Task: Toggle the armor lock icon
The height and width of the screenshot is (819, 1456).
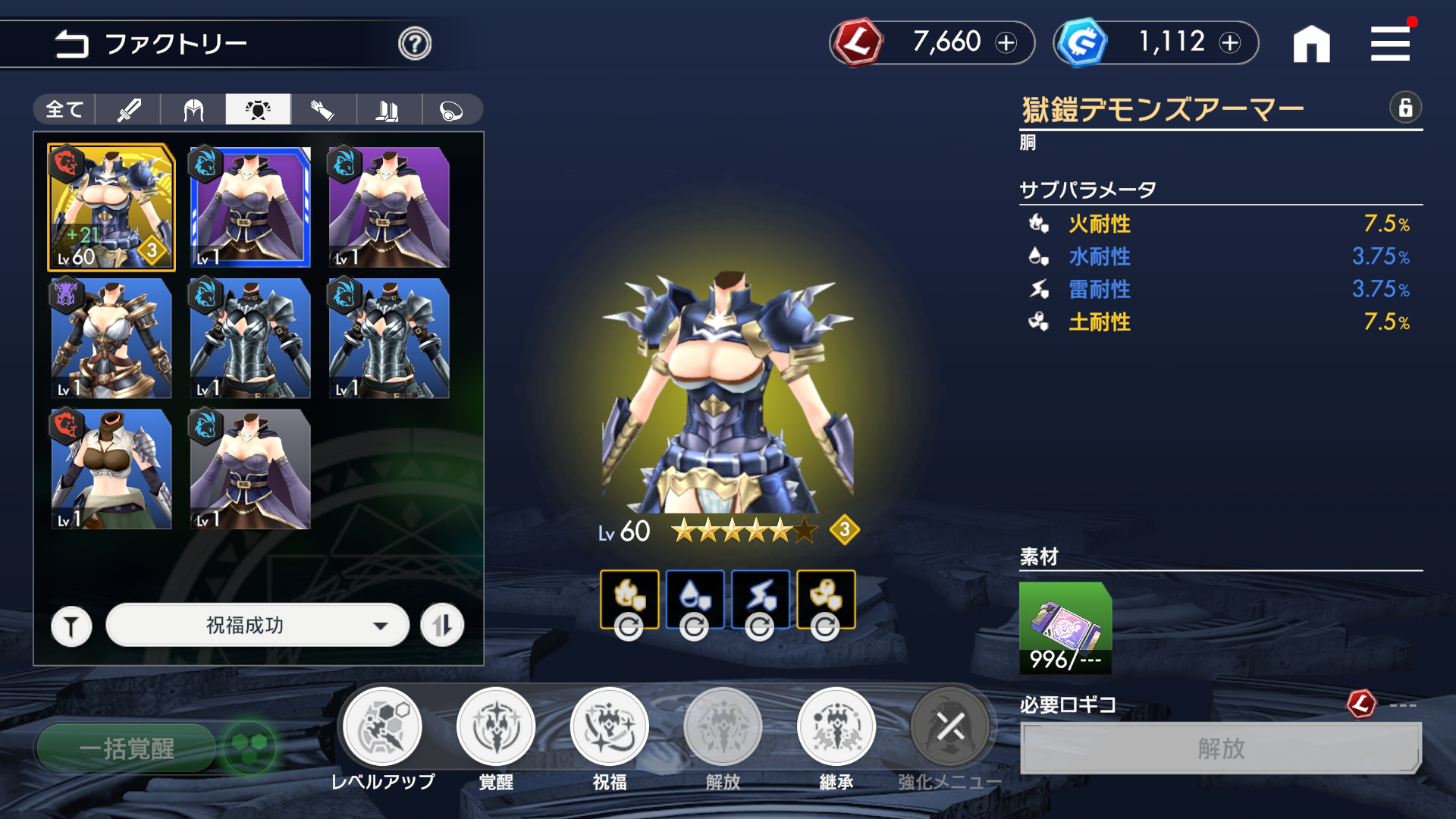Action: point(1407,108)
